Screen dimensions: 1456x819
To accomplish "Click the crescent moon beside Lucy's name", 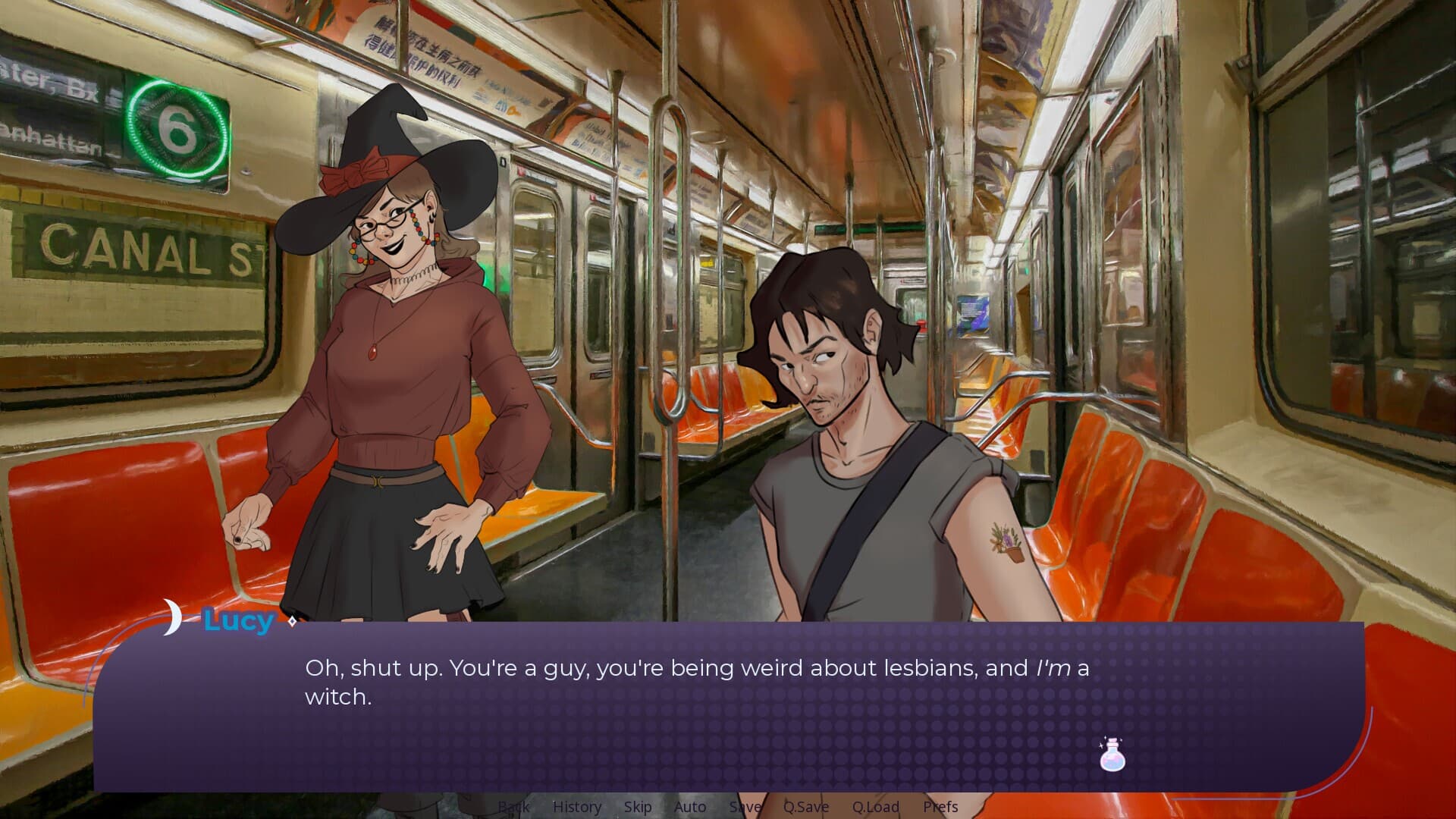I will (173, 618).
